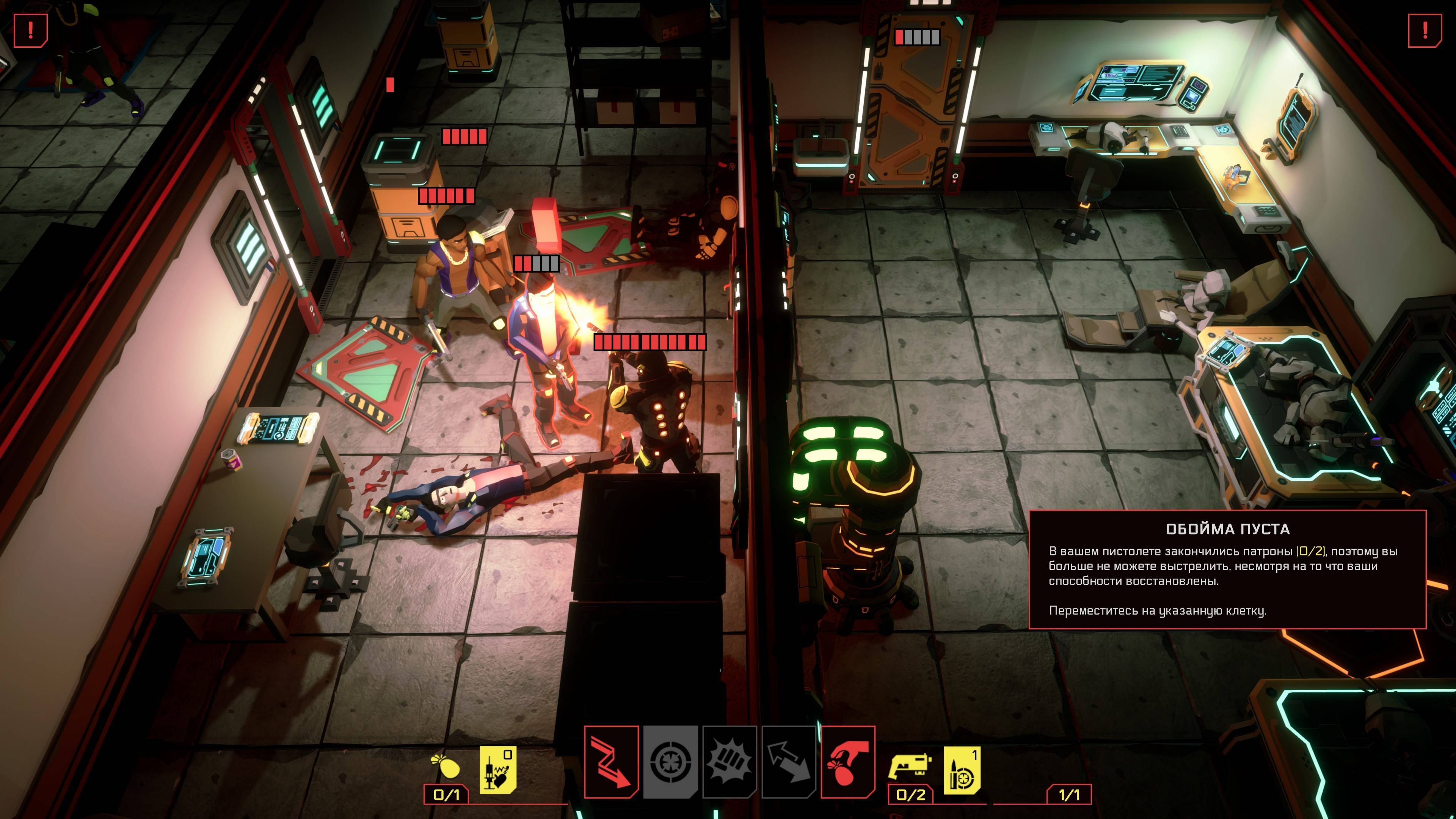The image size is (1456, 819).
Task: Open the top-left exclamation mark alert
Action: pyautogui.click(x=30, y=30)
